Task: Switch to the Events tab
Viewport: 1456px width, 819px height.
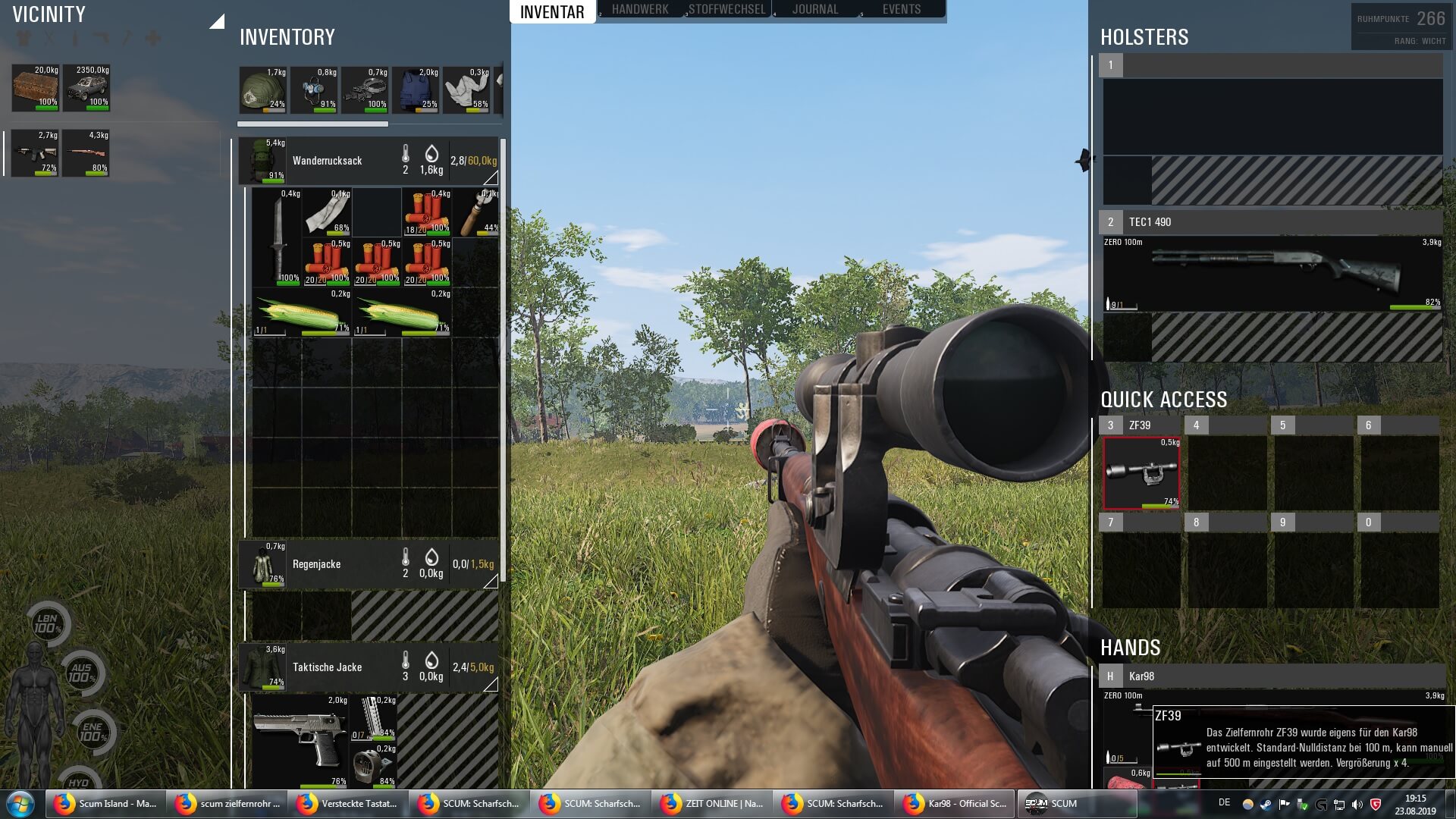Action: [901, 10]
